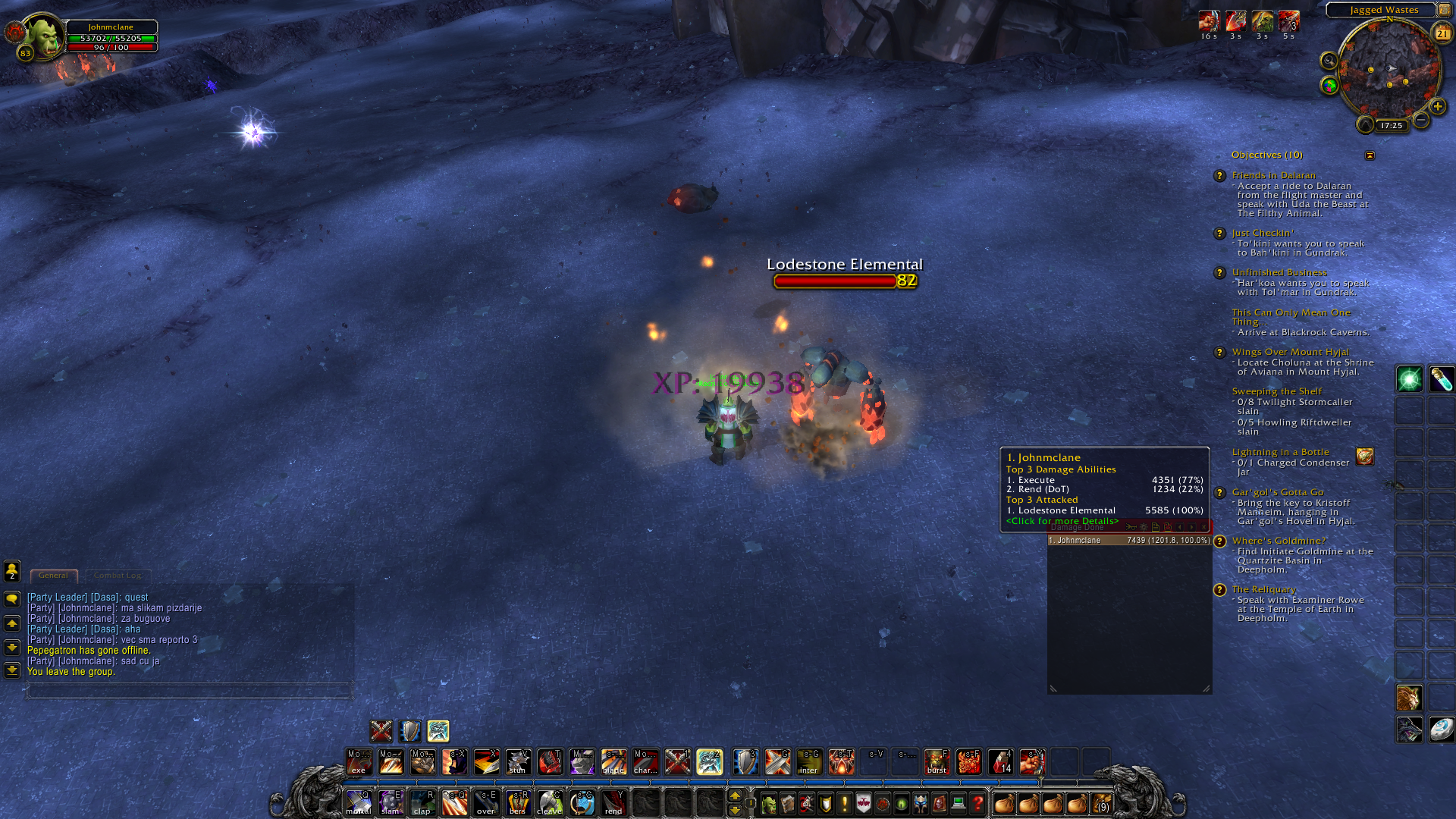Viewport: 1456px width, 819px height.
Task: Activate the burst macro icon
Action: pos(937,761)
